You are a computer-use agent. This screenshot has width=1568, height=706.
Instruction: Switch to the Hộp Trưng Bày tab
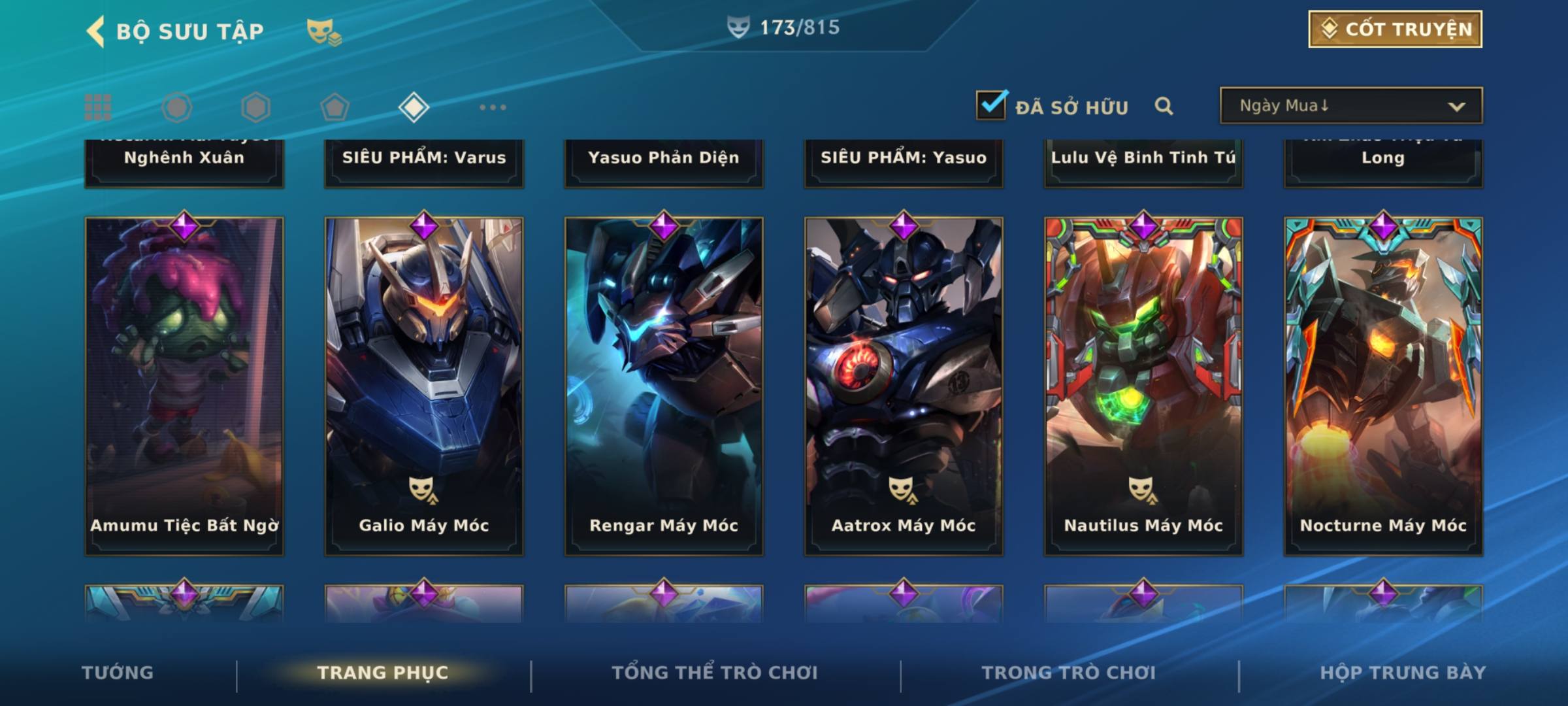1403,673
